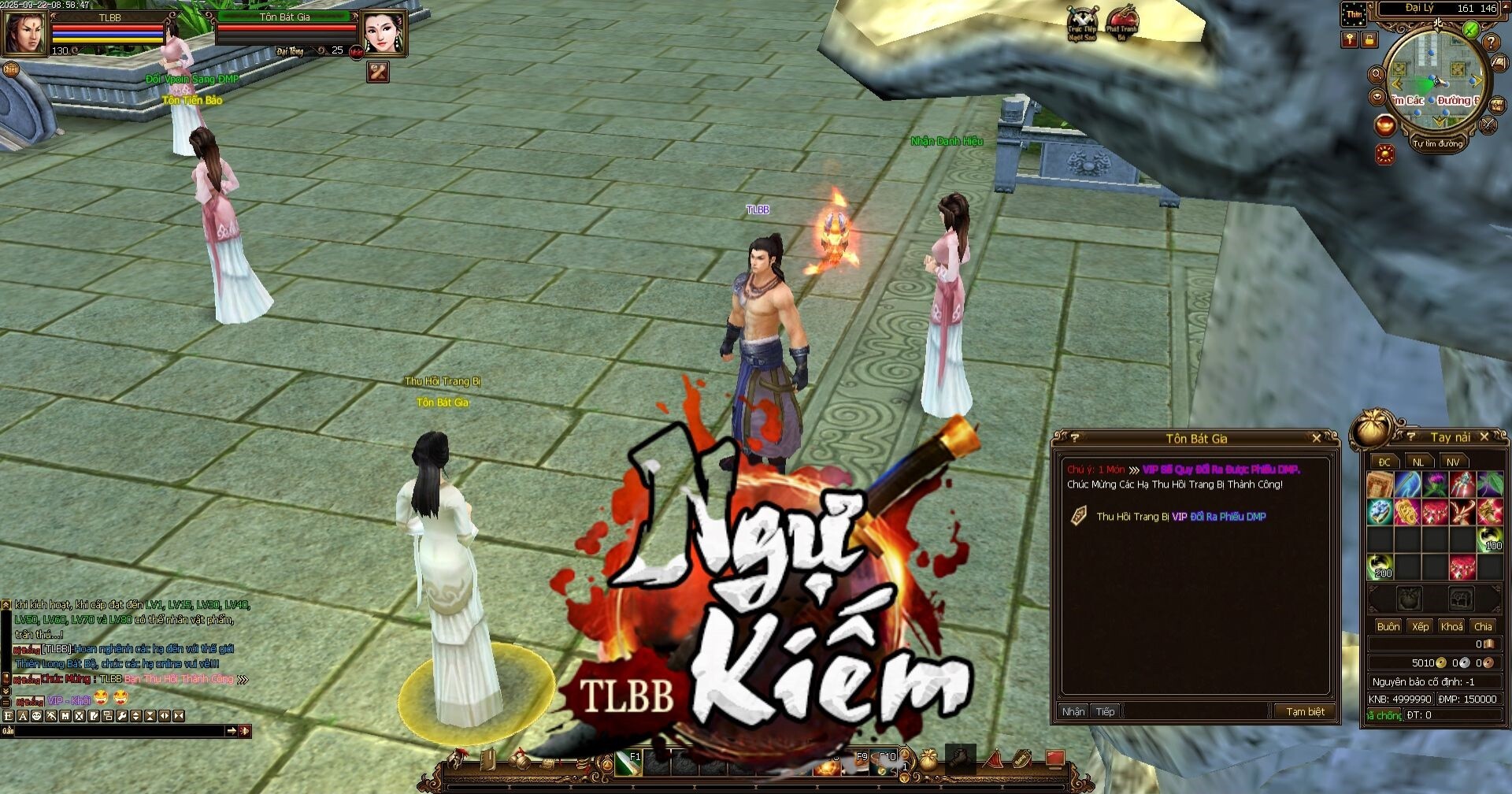
Task: Switch to the NL inventory tab
Action: coord(1418,462)
